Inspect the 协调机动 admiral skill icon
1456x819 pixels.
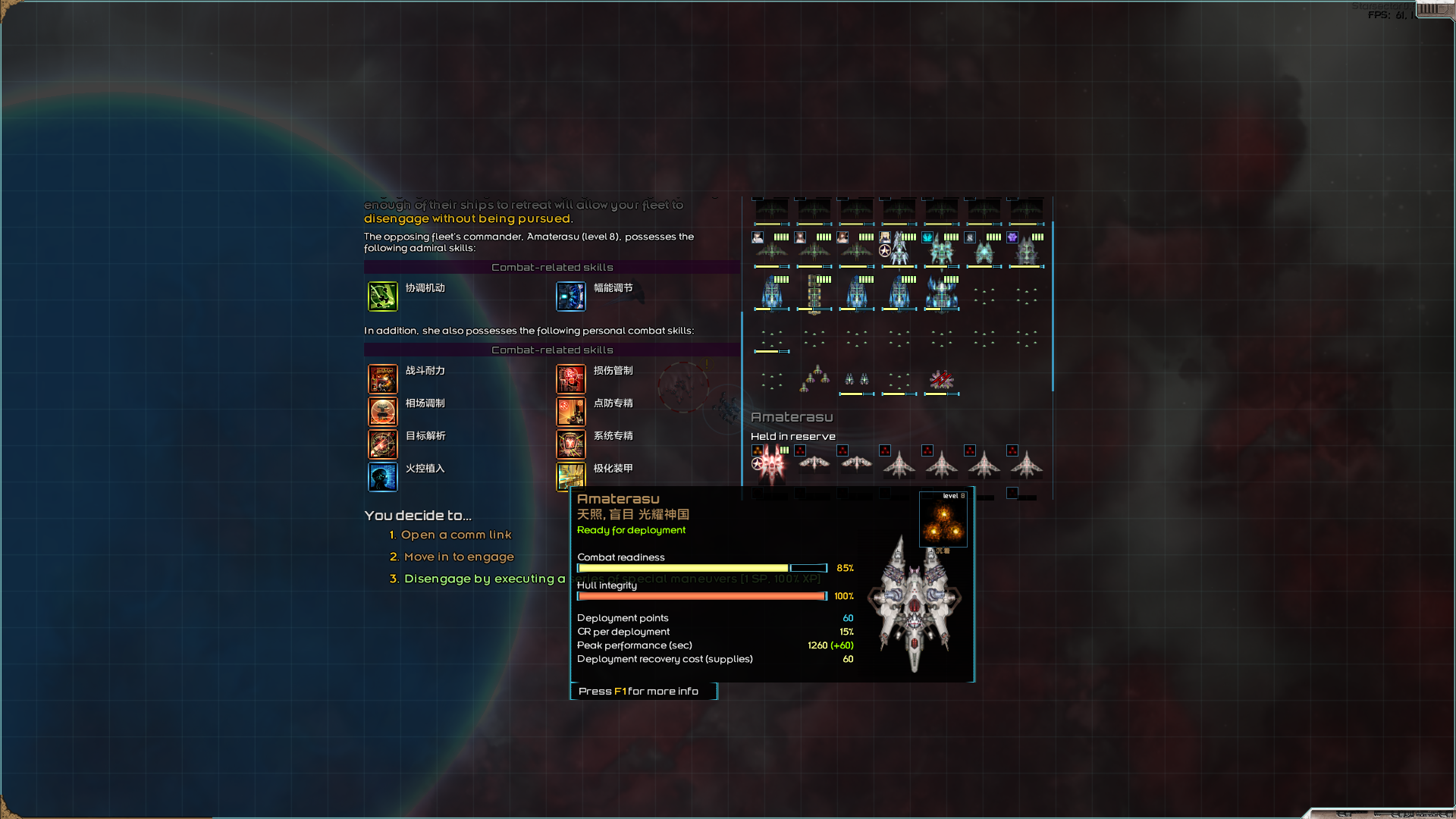click(383, 297)
